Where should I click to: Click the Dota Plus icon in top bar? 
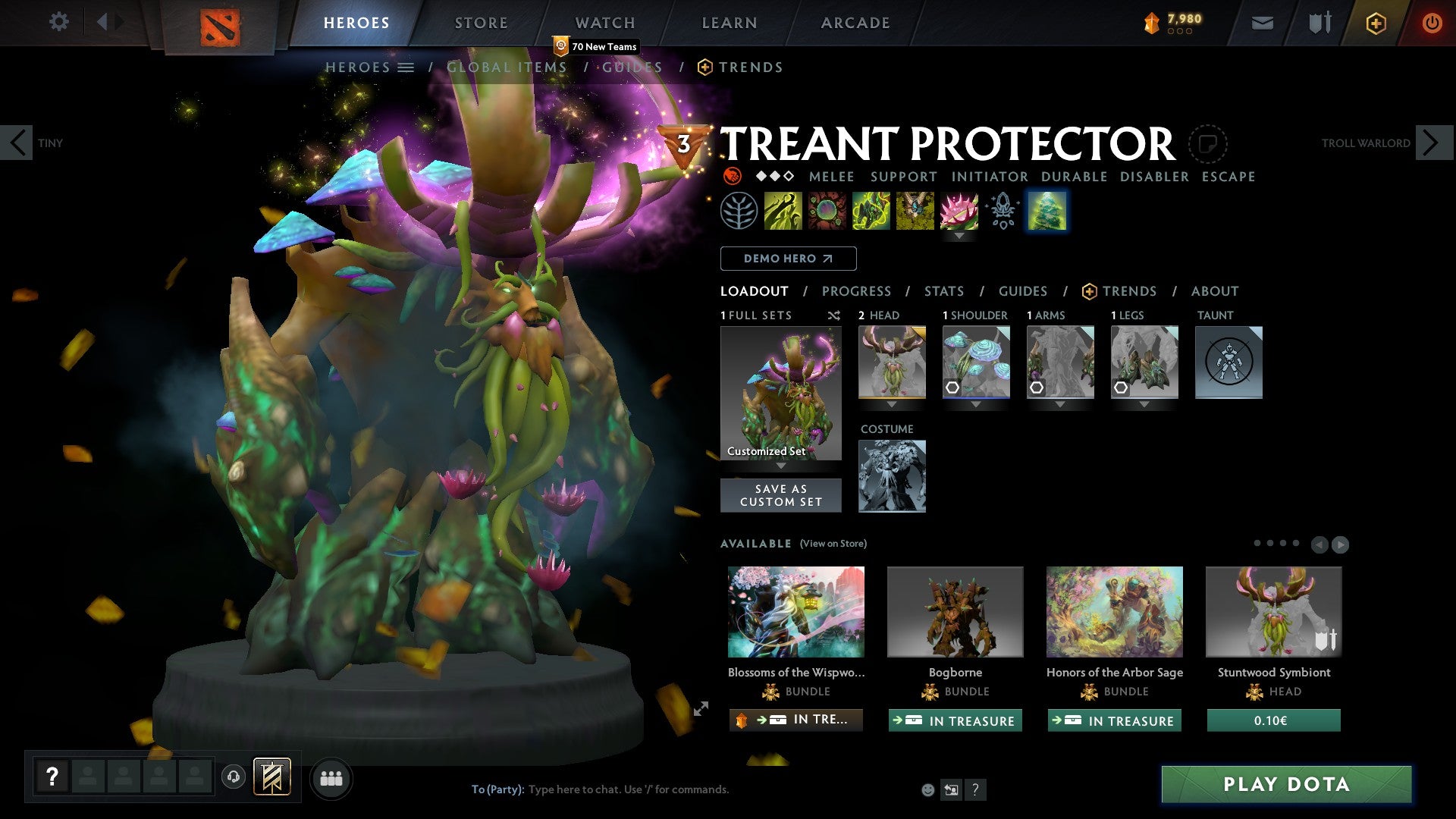click(x=1375, y=23)
